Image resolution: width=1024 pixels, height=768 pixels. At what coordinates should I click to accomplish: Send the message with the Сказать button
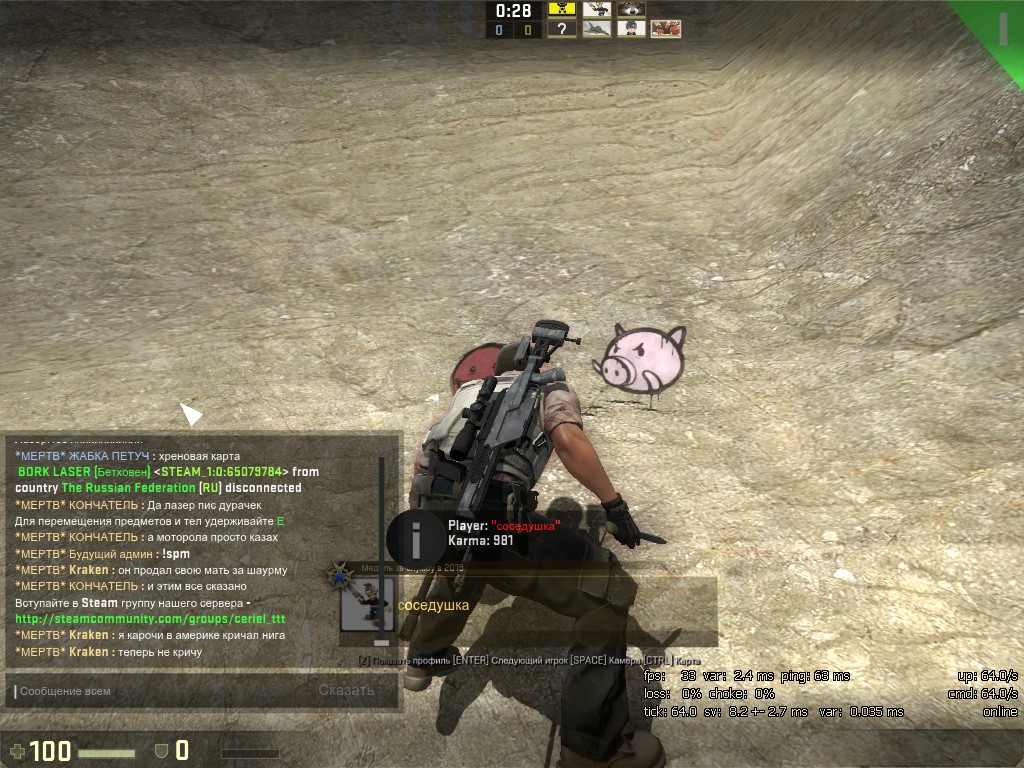346,690
